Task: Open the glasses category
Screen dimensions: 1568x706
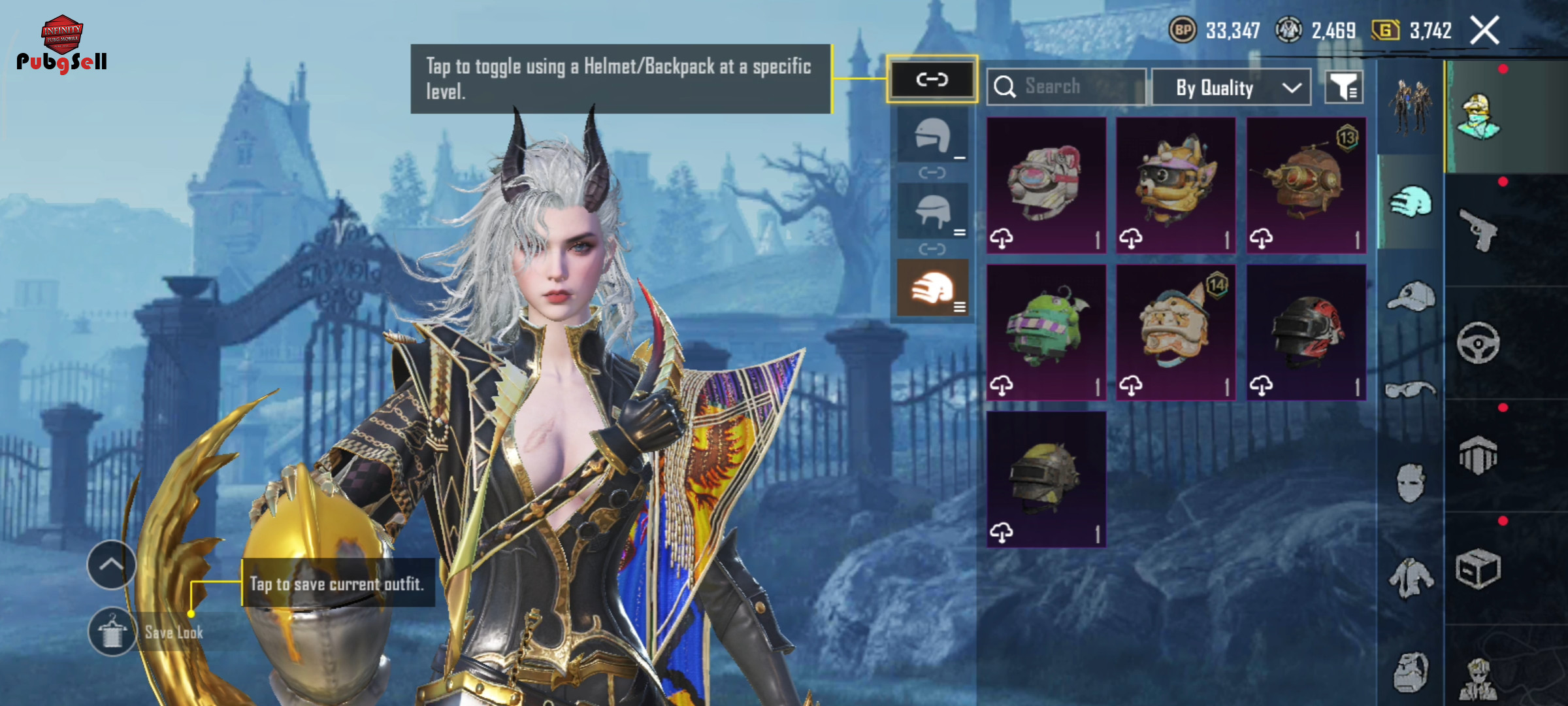Action: [x=1411, y=390]
